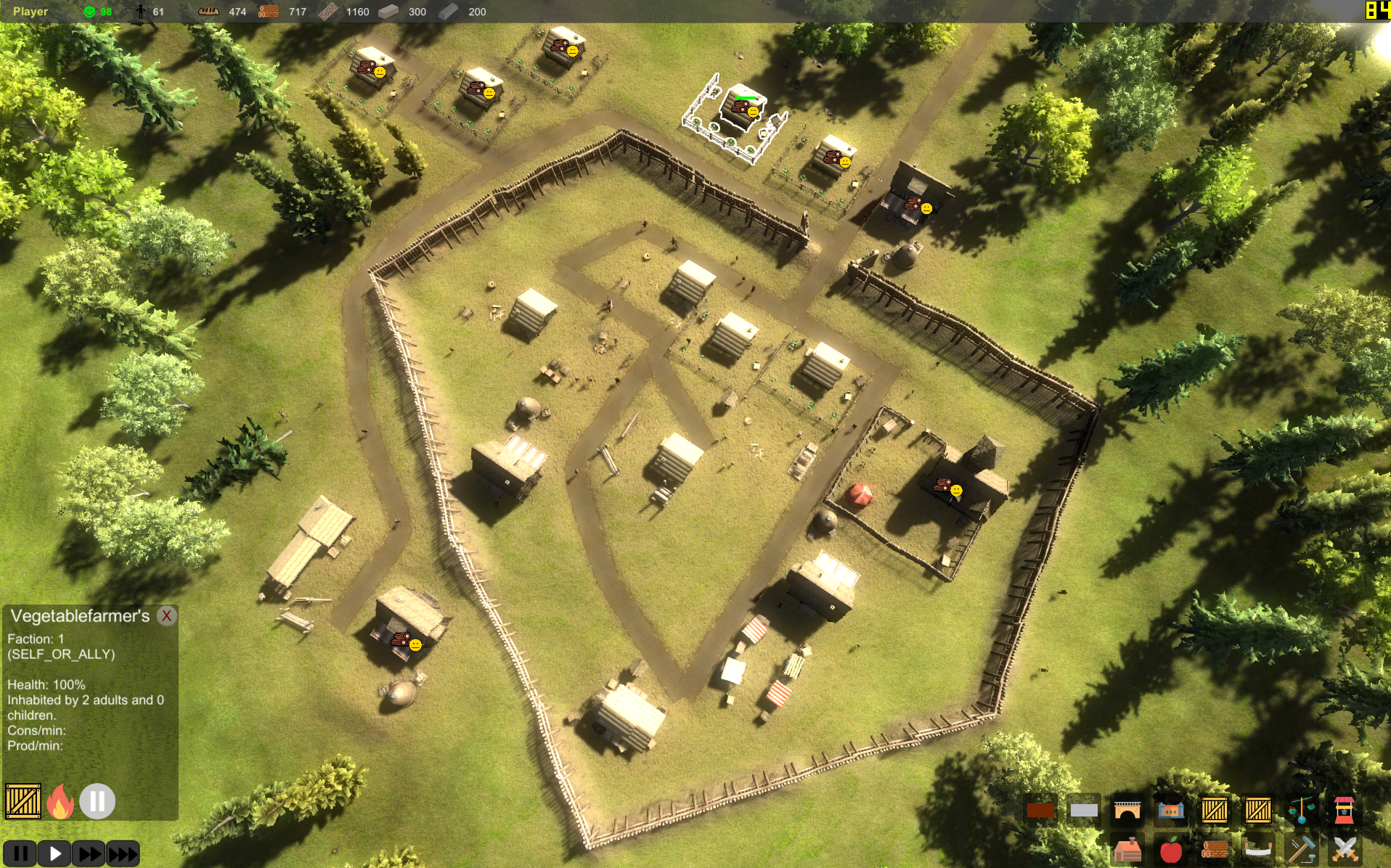Choose the castle building icon

pyautogui.click(x=1171, y=810)
